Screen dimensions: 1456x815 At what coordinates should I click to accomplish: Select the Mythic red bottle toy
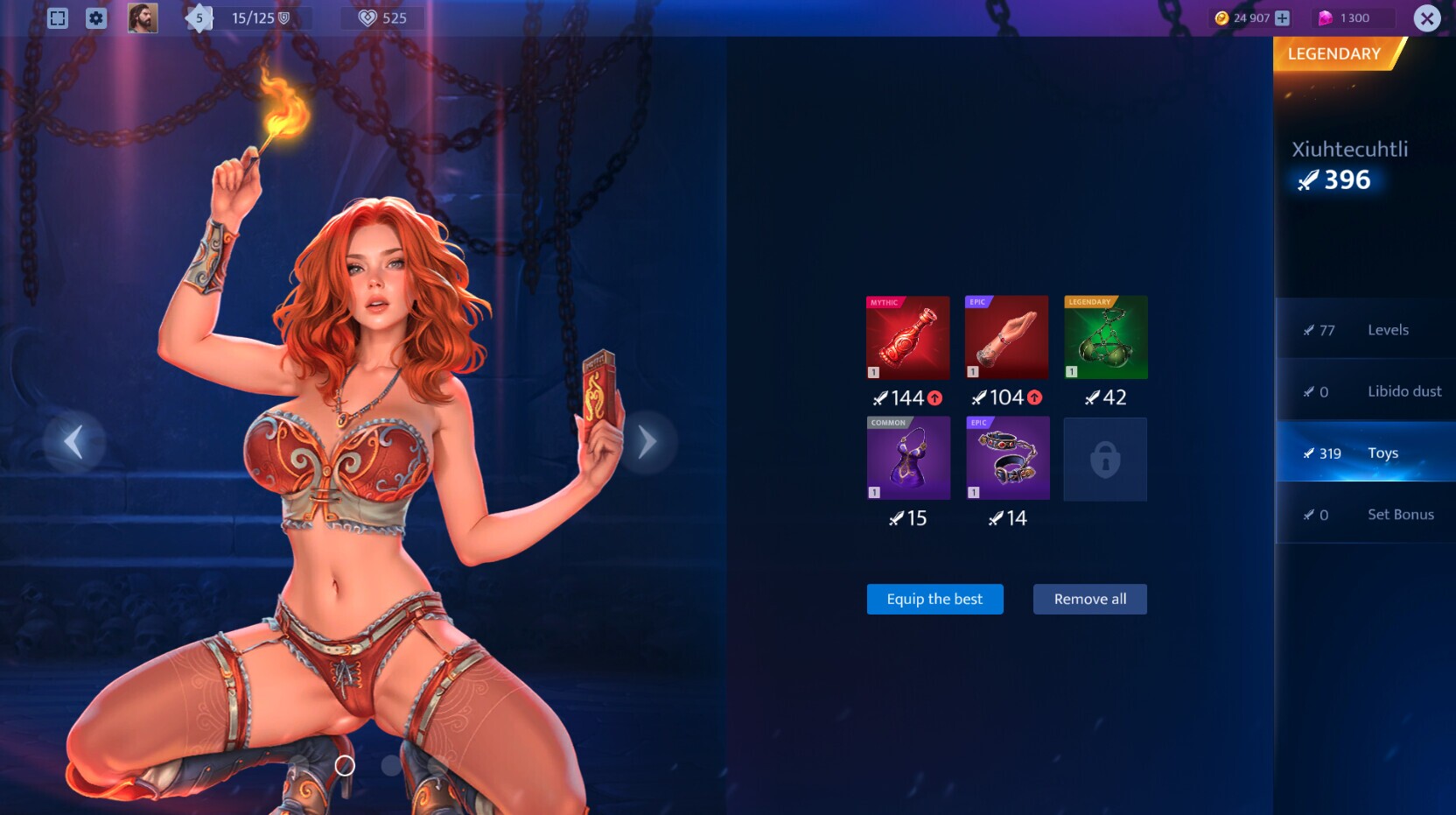pyautogui.click(x=907, y=337)
